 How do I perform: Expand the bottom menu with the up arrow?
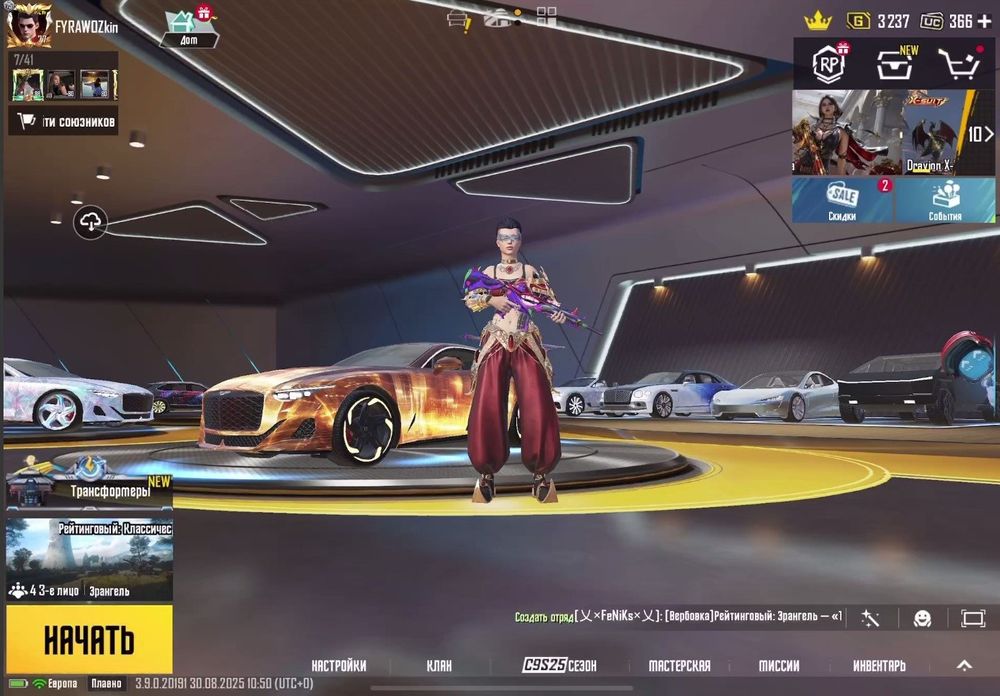964,665
